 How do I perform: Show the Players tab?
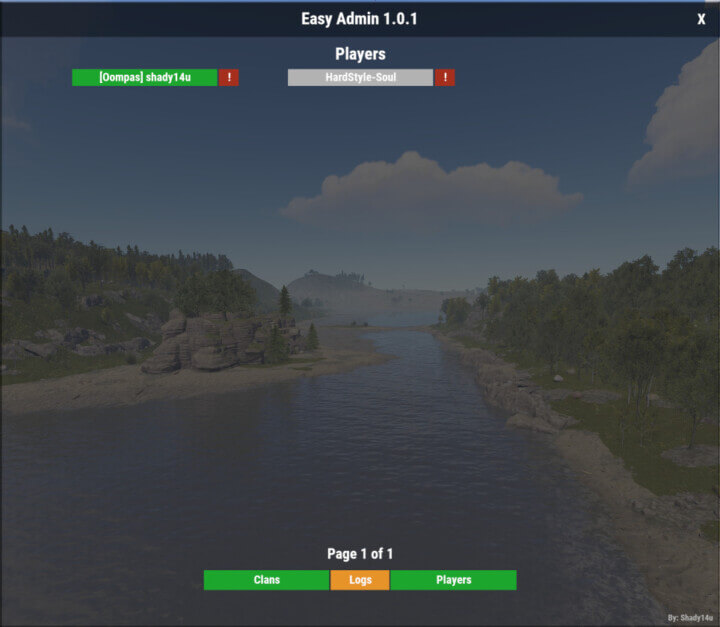tap(453, 580)
